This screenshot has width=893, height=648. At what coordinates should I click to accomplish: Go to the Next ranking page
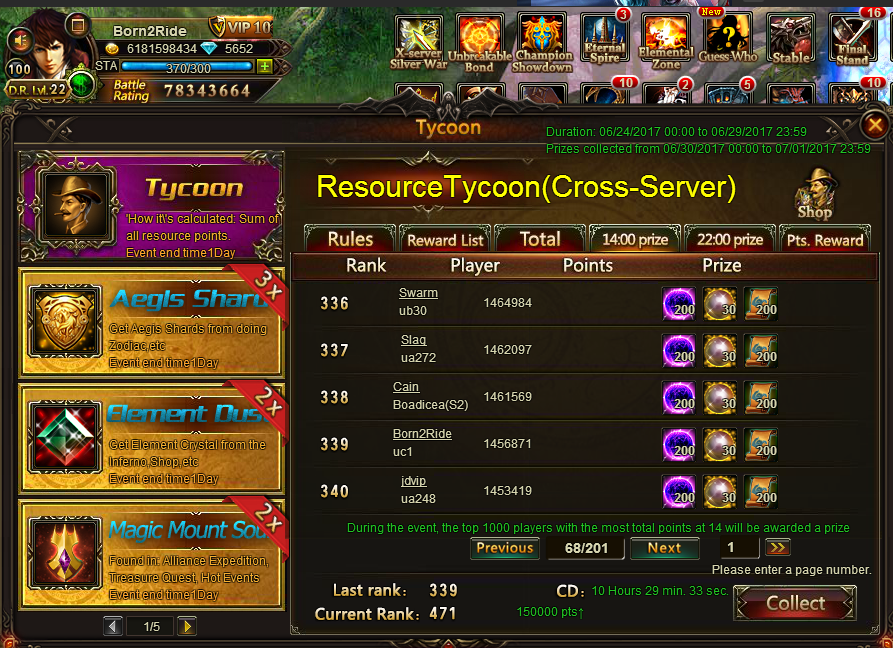[x=664, y=548]
